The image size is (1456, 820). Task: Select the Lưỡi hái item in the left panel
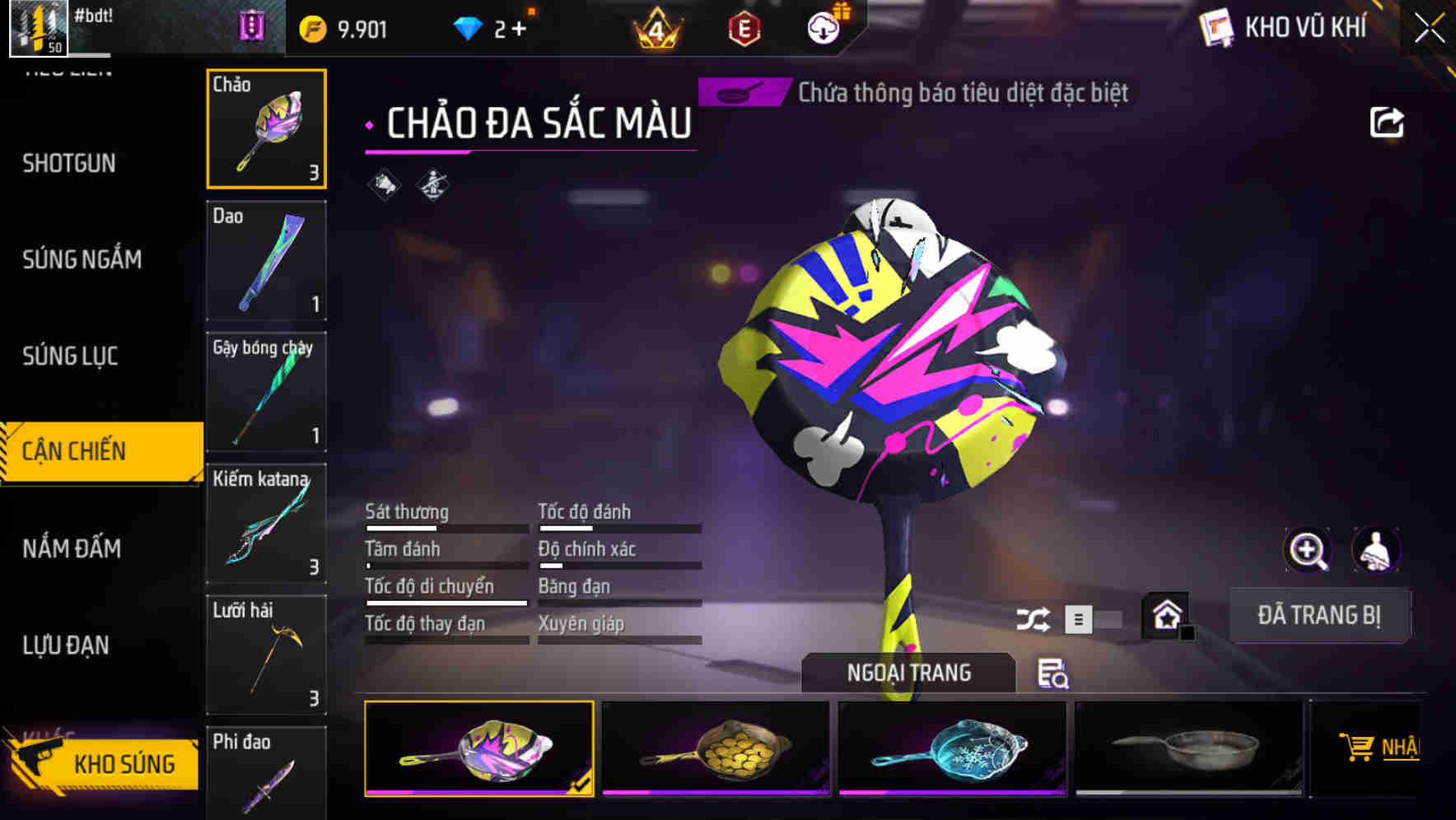265,655
